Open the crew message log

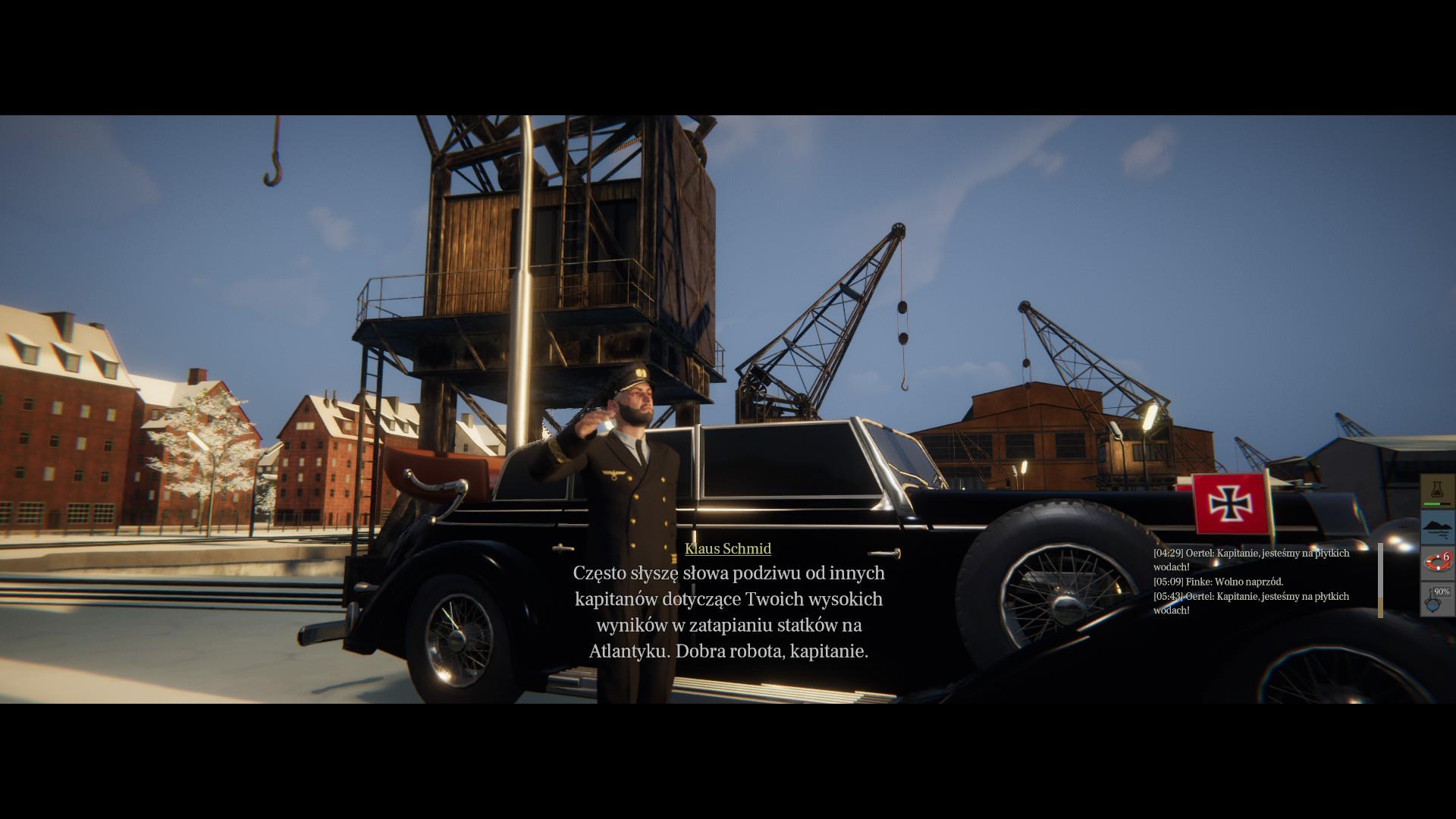click(1259, 582)
